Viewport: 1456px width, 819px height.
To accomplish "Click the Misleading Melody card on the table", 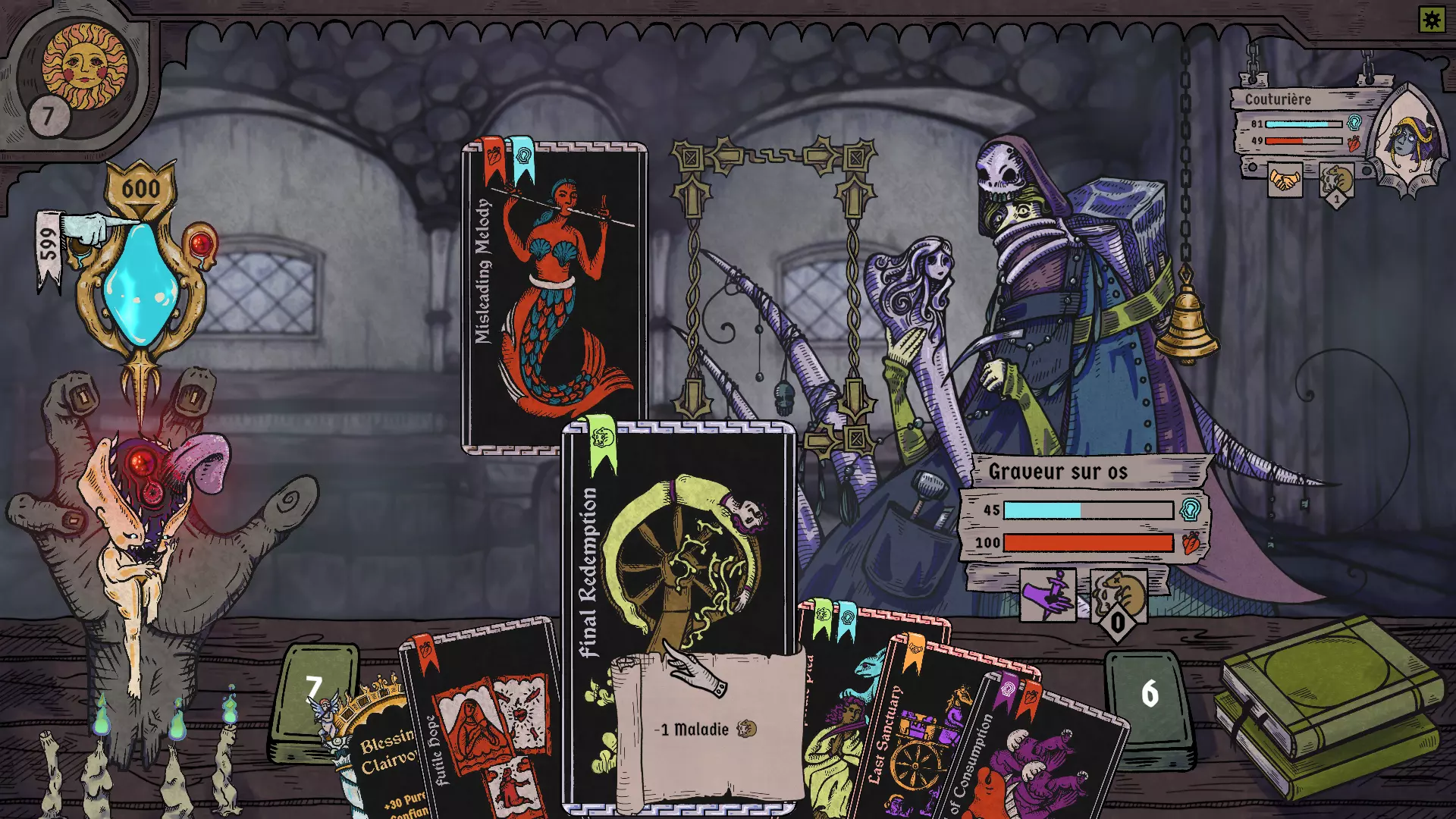I will click(554, 296).
